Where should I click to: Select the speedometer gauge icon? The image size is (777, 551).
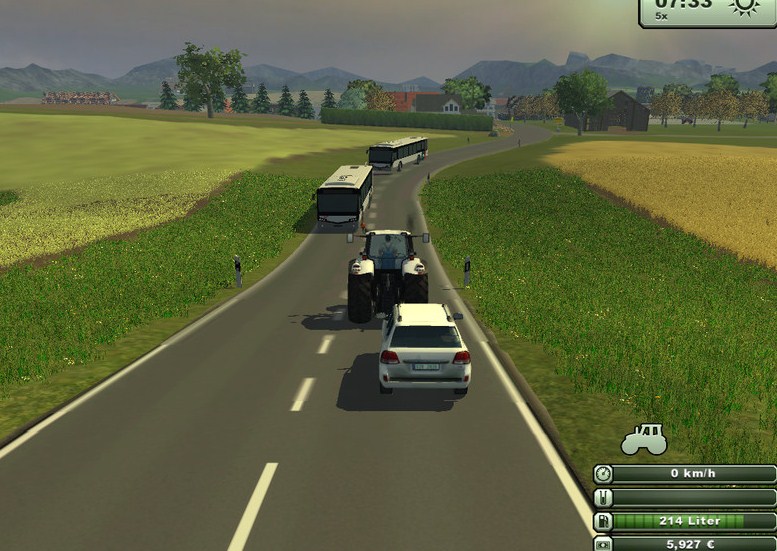tap(603, 474)
